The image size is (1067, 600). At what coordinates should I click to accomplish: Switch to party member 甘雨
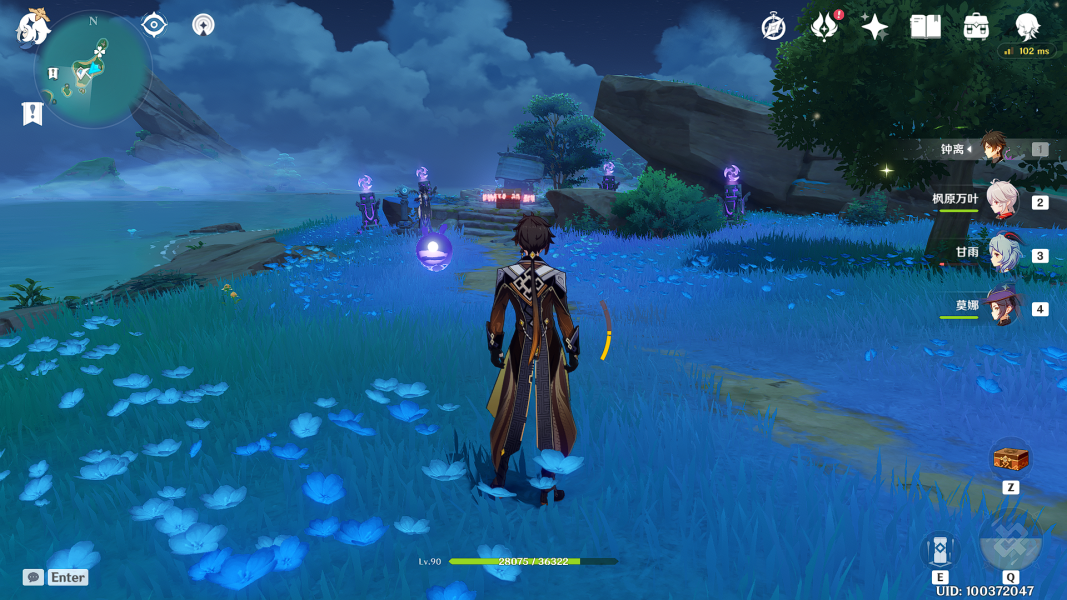[x=1001, y=254]
